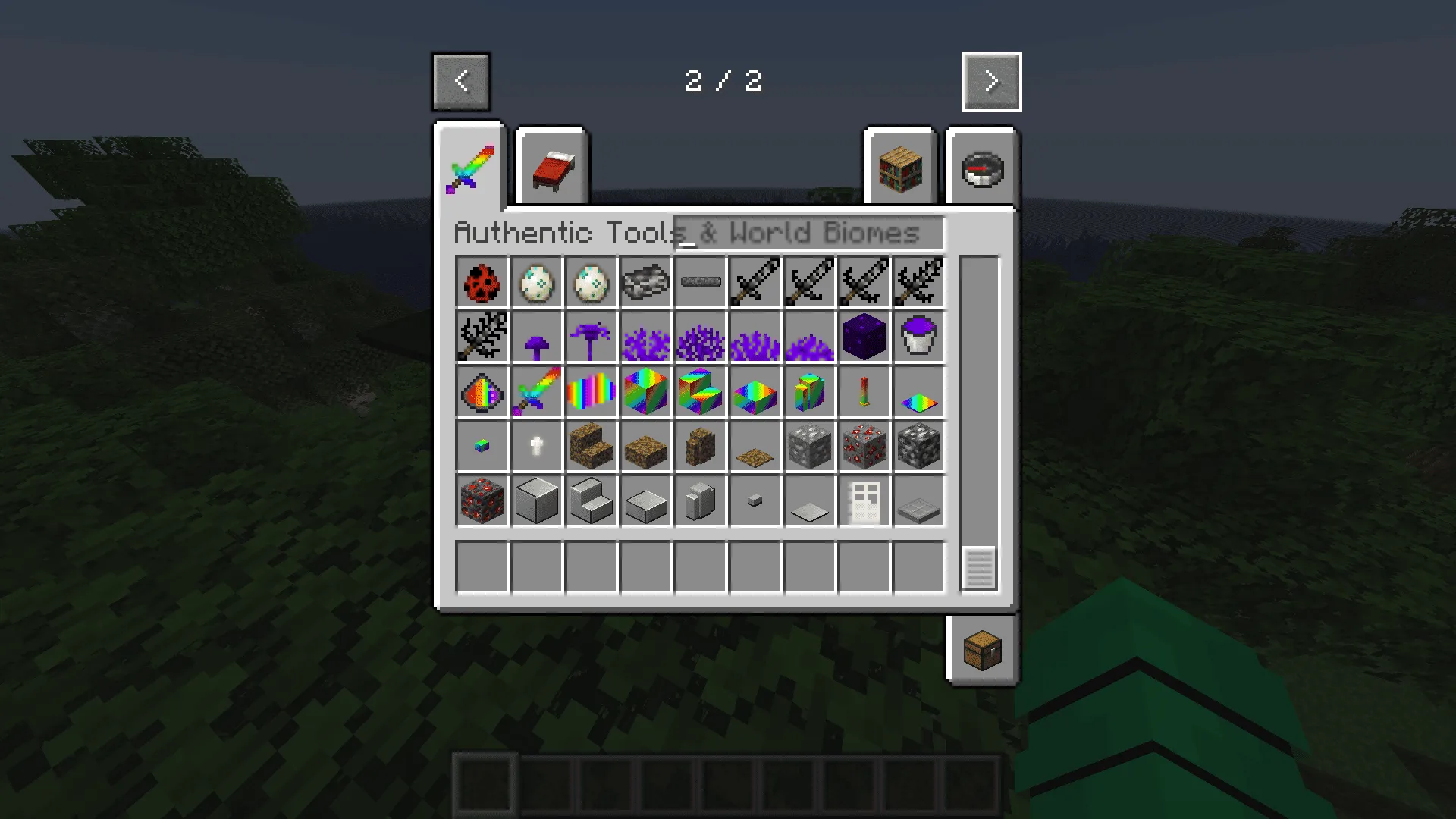
Task: Select the redstone ore block
Action: [x=864, y=447]
